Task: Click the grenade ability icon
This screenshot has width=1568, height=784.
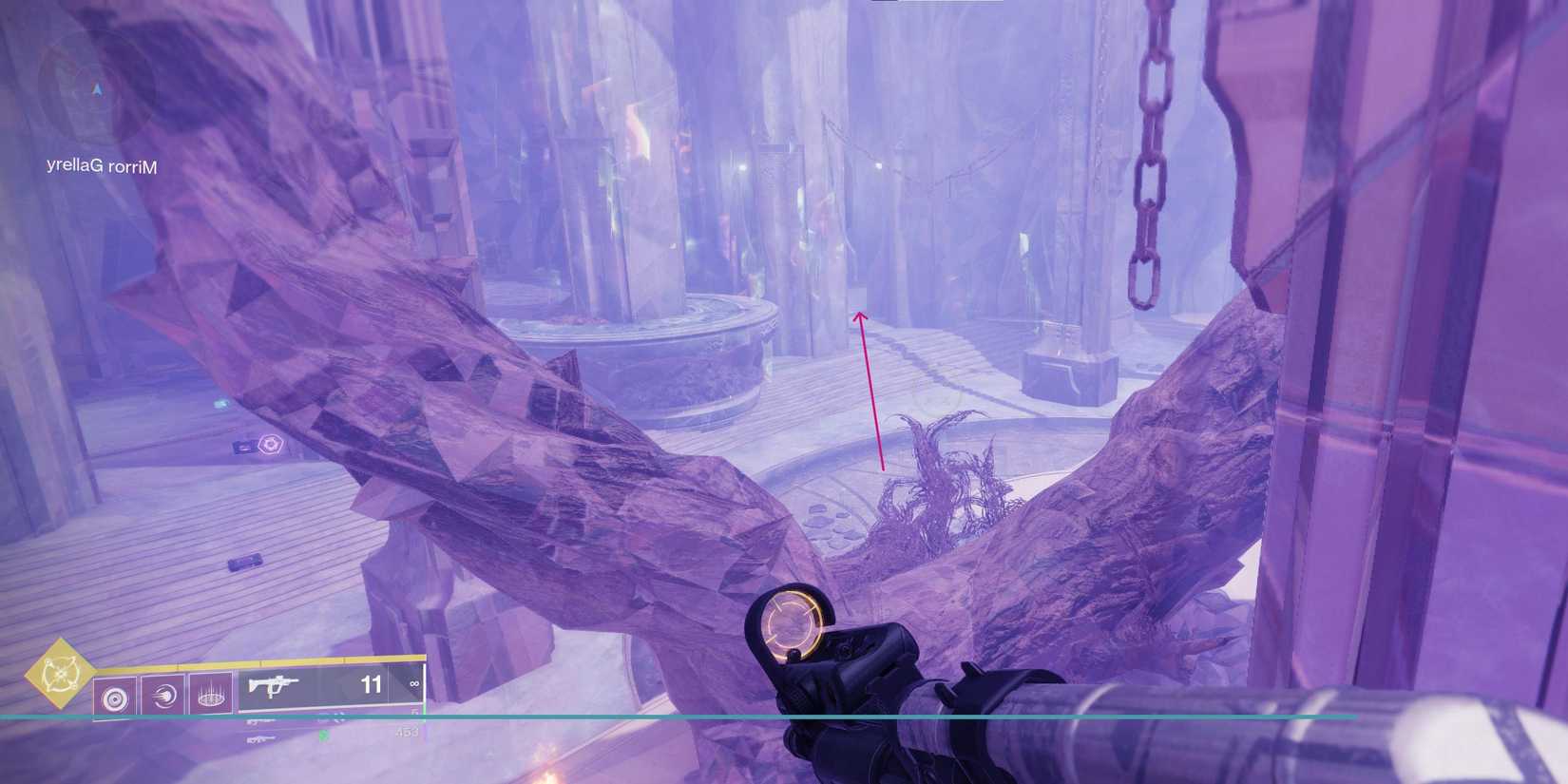Action: coord(115,697)
